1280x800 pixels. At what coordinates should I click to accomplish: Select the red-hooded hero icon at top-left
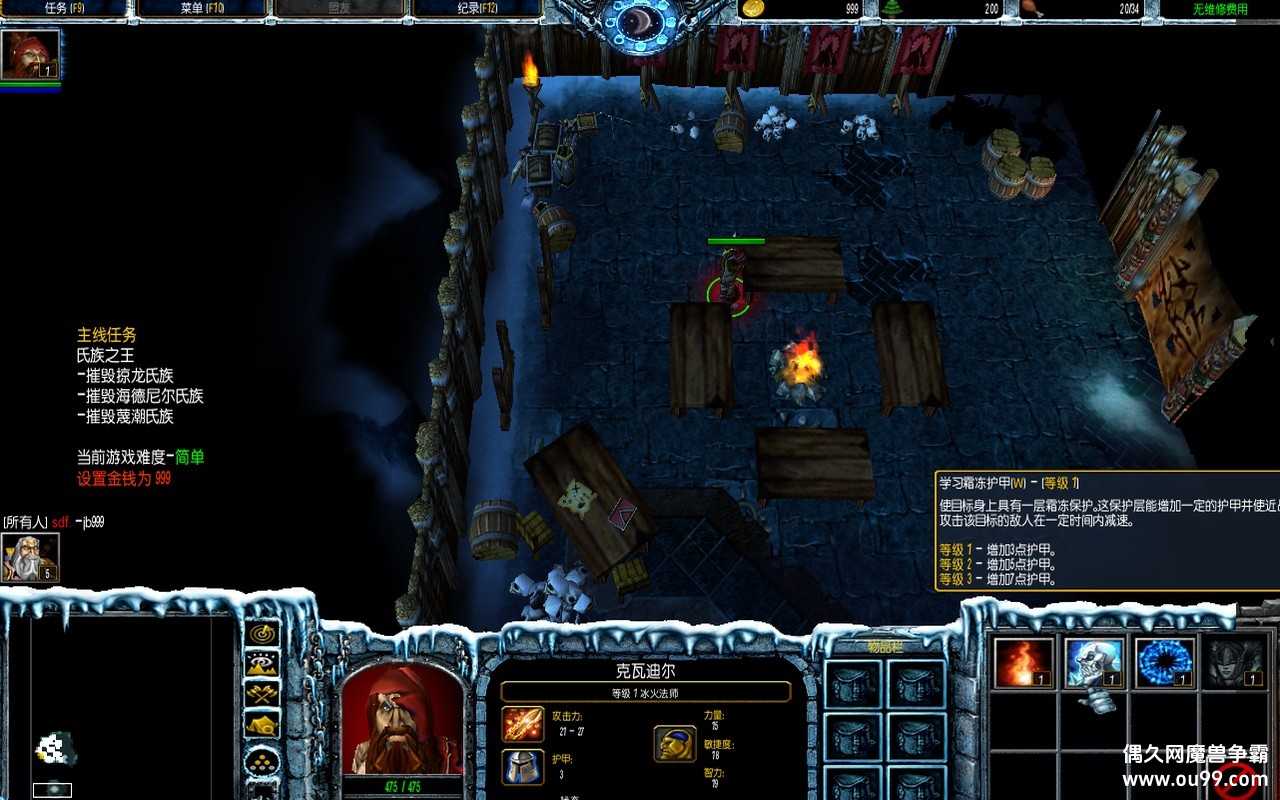click(x=30, y=54)
